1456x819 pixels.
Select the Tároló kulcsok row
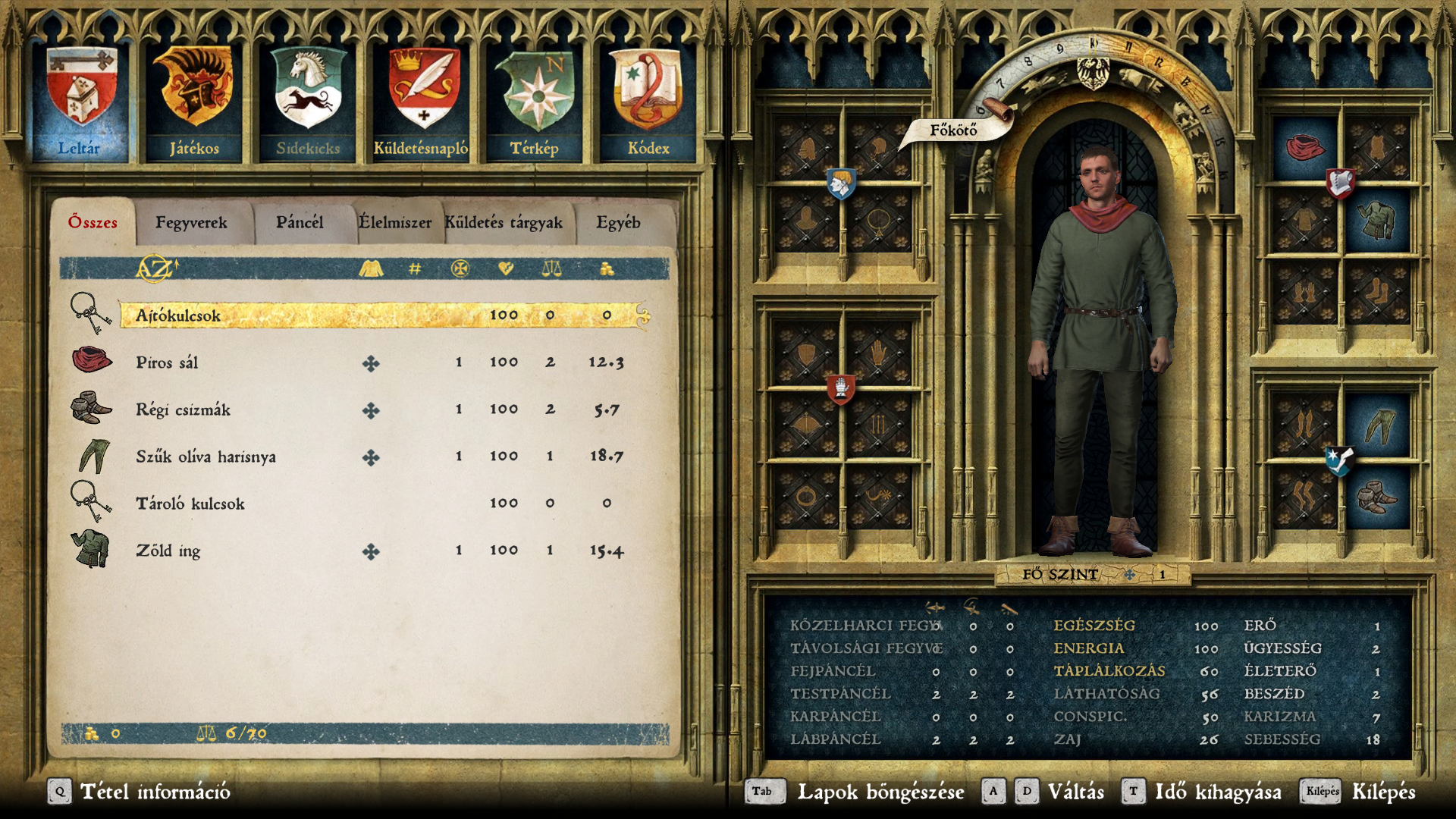(x=190, y=504)
